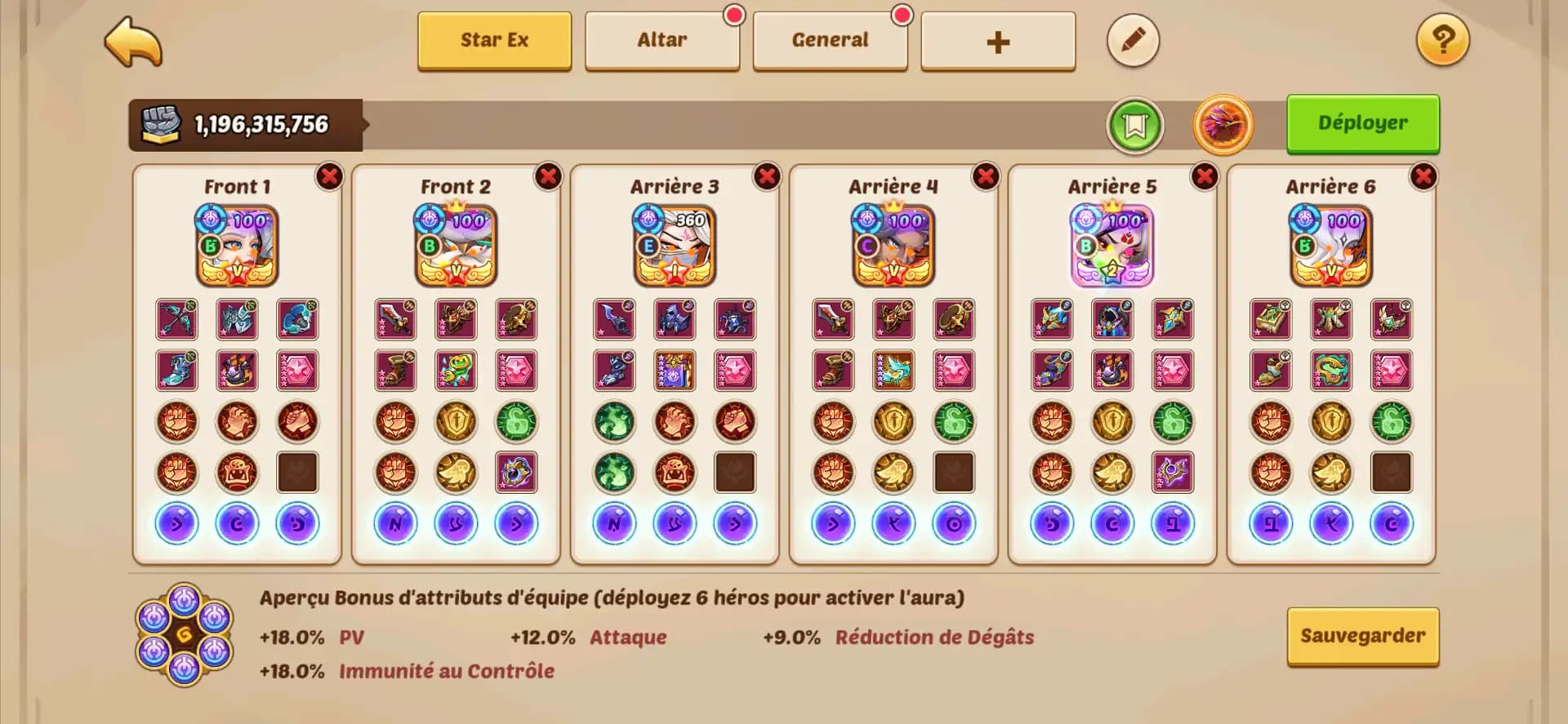The height and width of the screenshot is (724, 1568).
Task: Open the General tab
Action: [831, 38]
